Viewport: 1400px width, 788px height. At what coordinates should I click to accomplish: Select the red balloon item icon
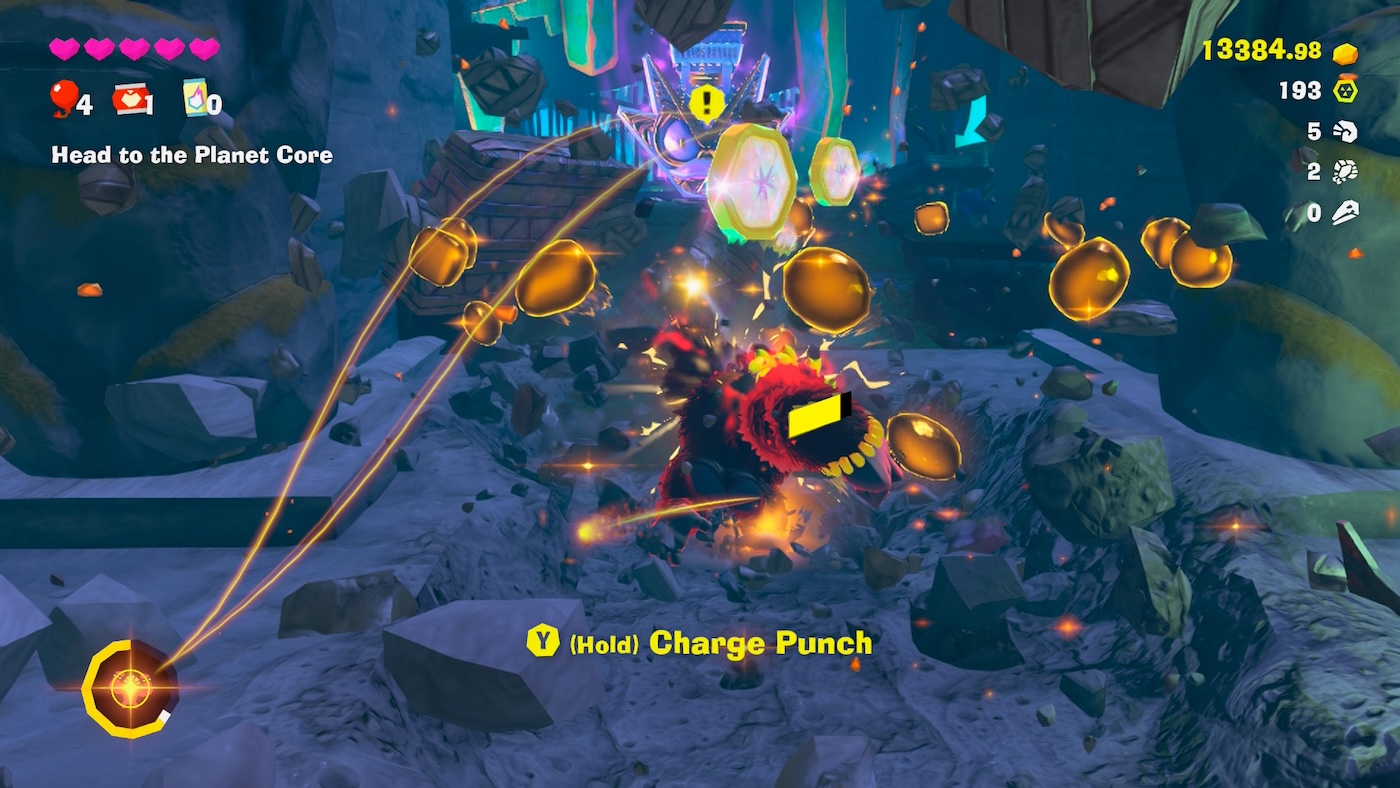(x=64, y=98)
